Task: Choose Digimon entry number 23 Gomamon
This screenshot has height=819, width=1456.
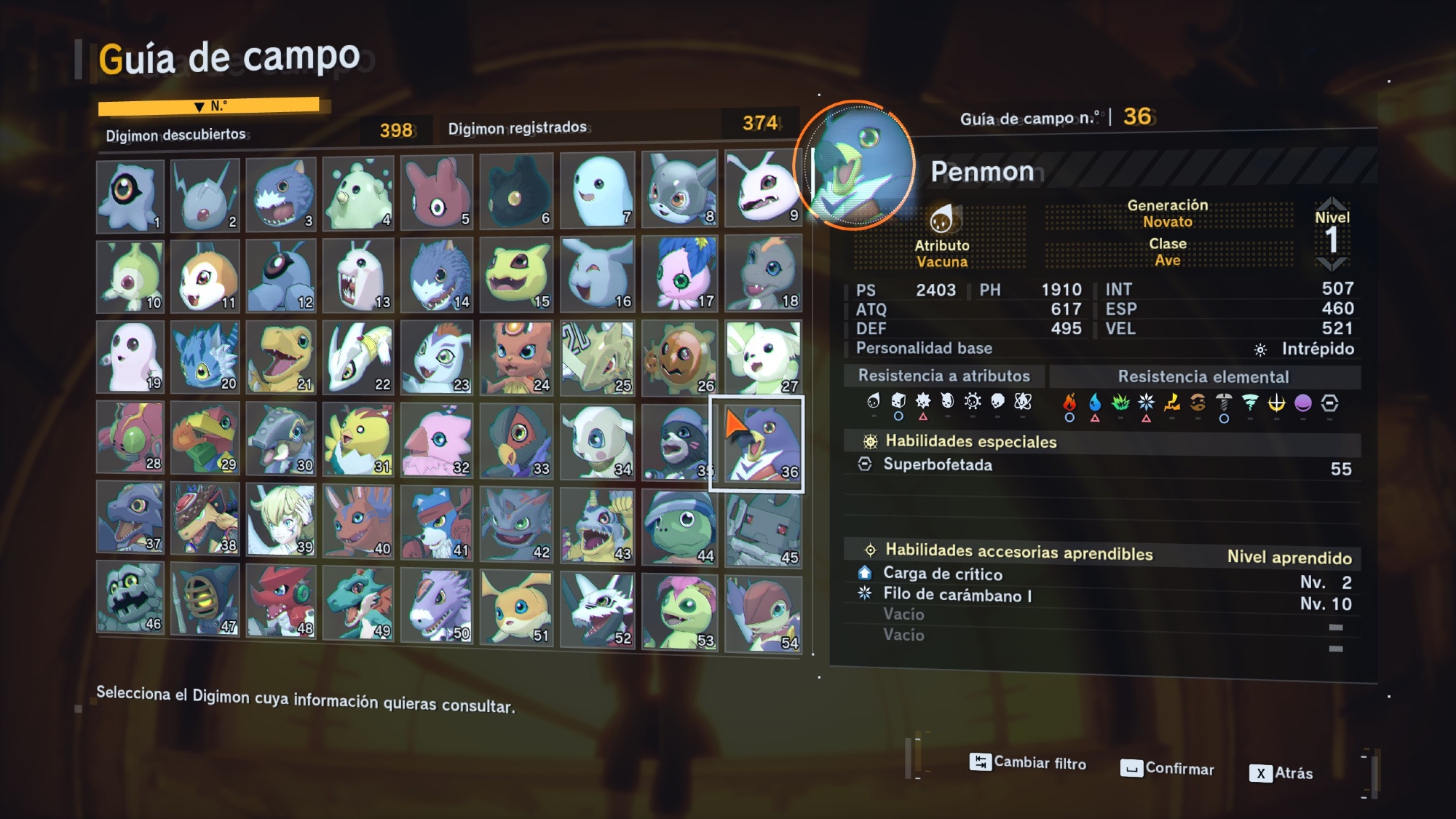Action: click(437, 358)
